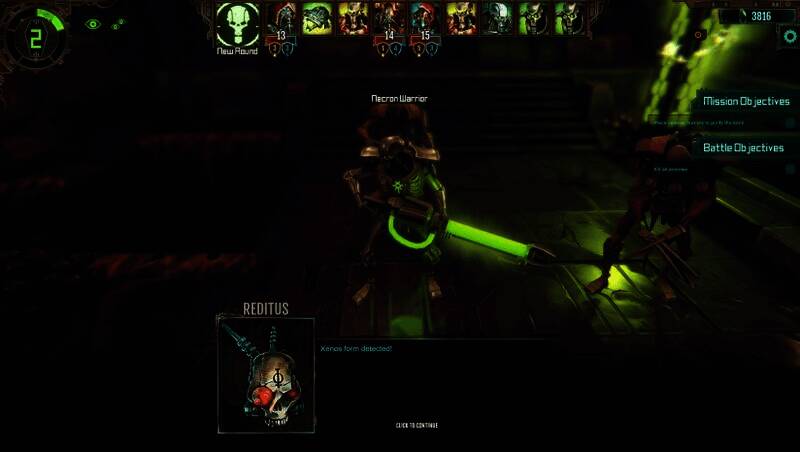Click to continue the Reditus dialogue
This screenshot has height=452, width=800.
click(x=416, y=425)
